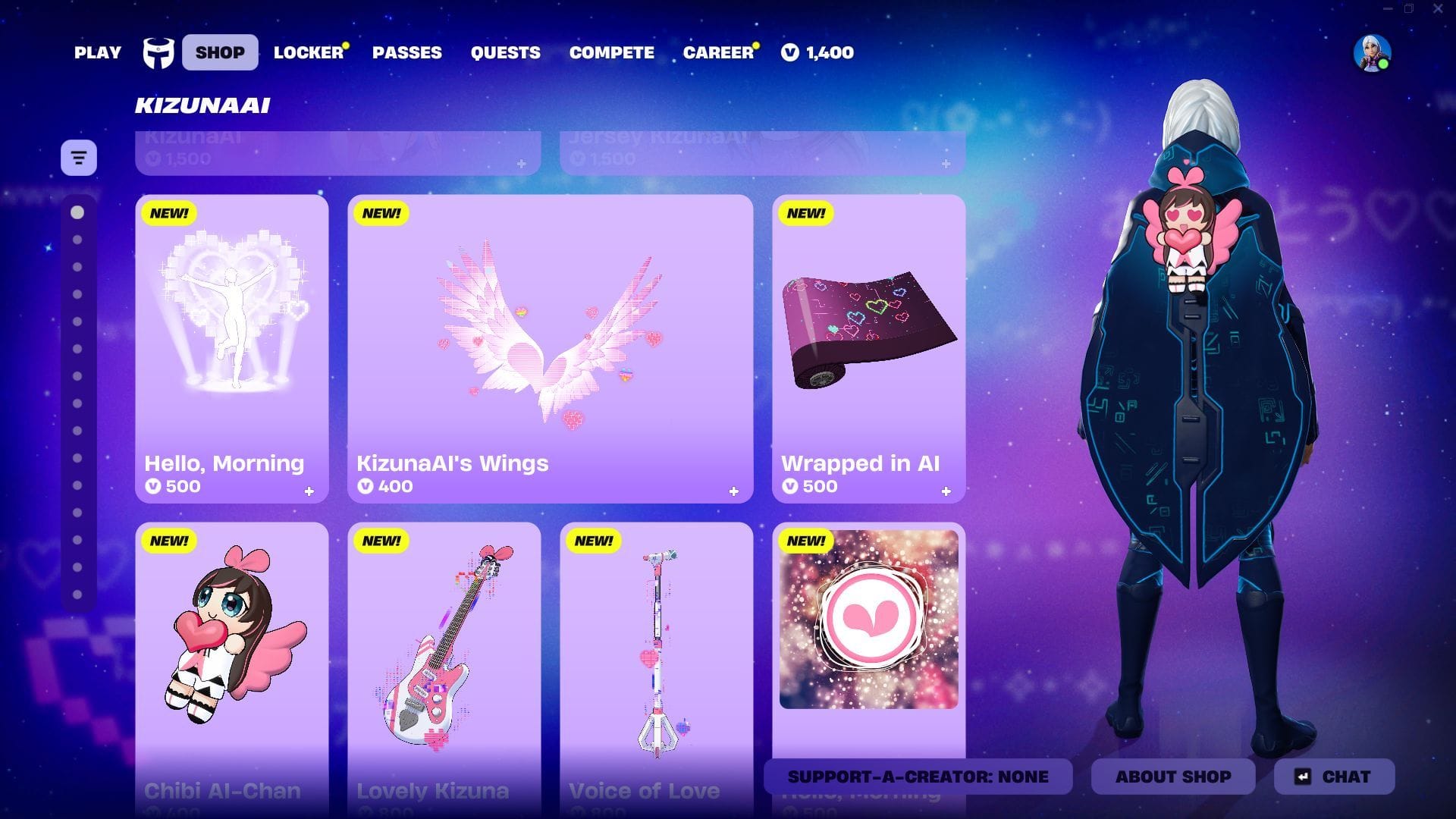Pick the Lovely Kizuna guitar tile

pyautogui.click(x=444, y=652)
